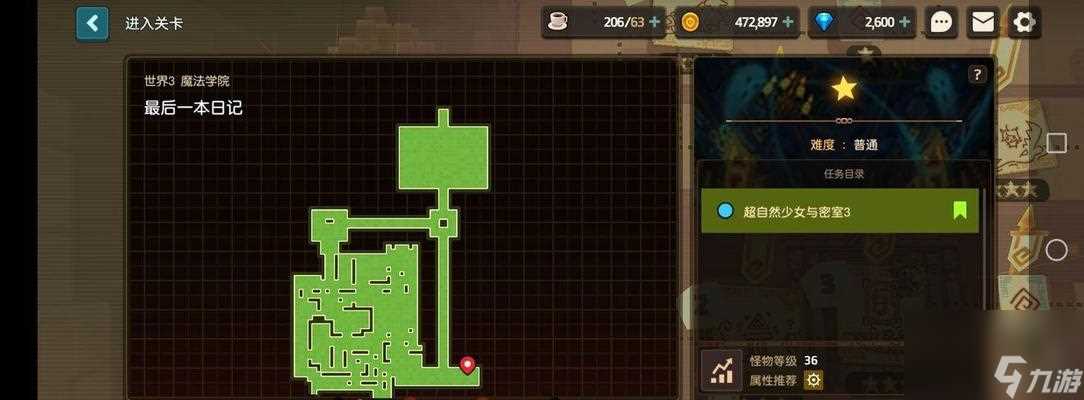Open the monster stats chart icon
The image size is (1084, 400).
pos(720,369)
